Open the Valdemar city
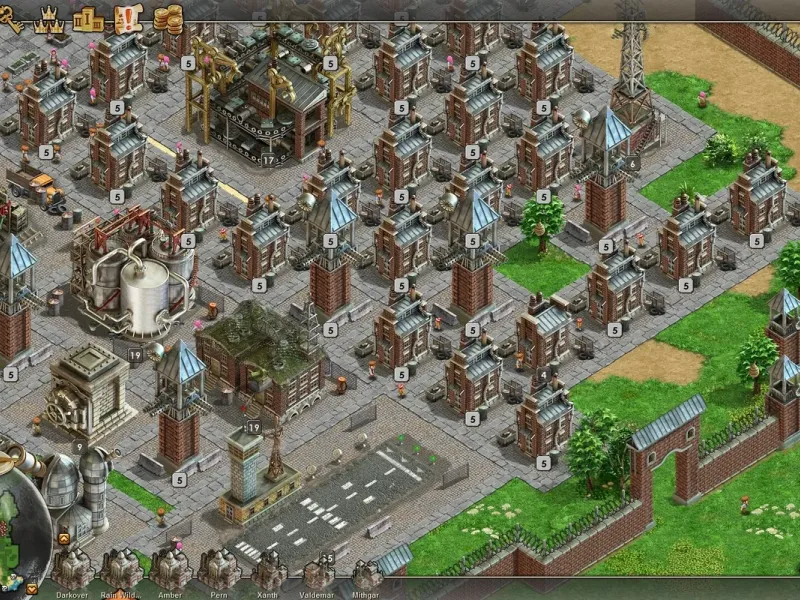800x600 pixels. pos(318,572)
